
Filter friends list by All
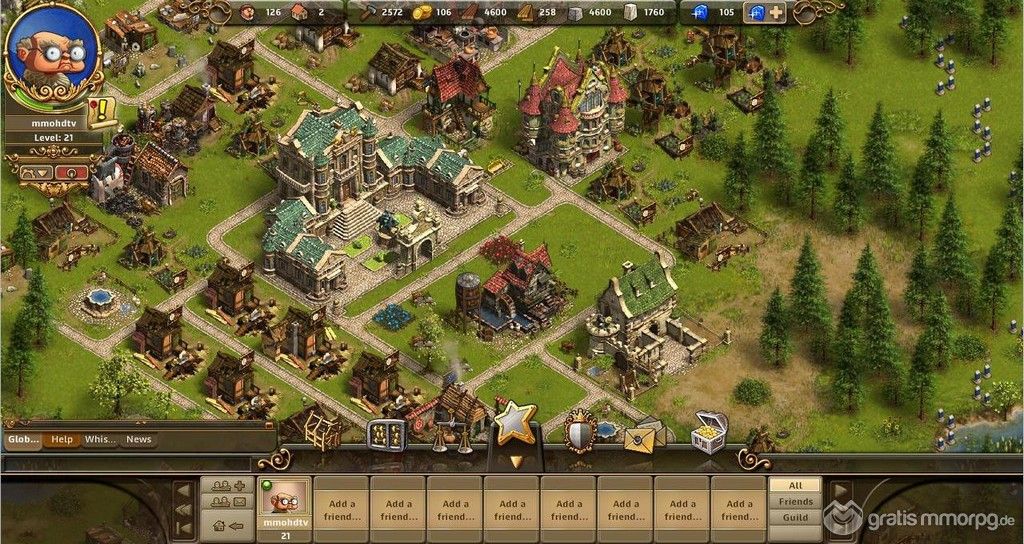(795, 485)
